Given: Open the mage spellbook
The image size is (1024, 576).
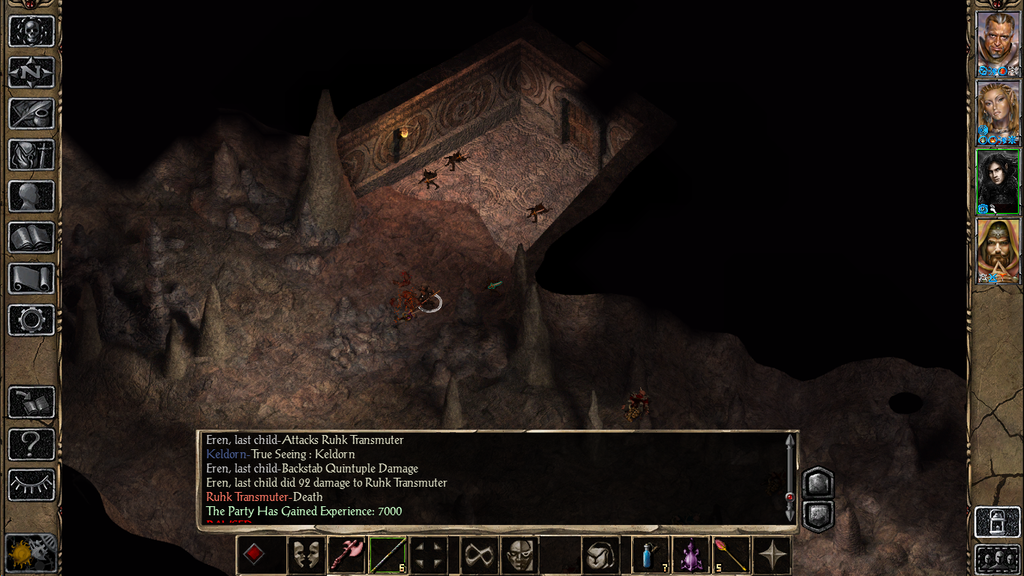Looking at the screenshot, I should (x=31, y=237).
